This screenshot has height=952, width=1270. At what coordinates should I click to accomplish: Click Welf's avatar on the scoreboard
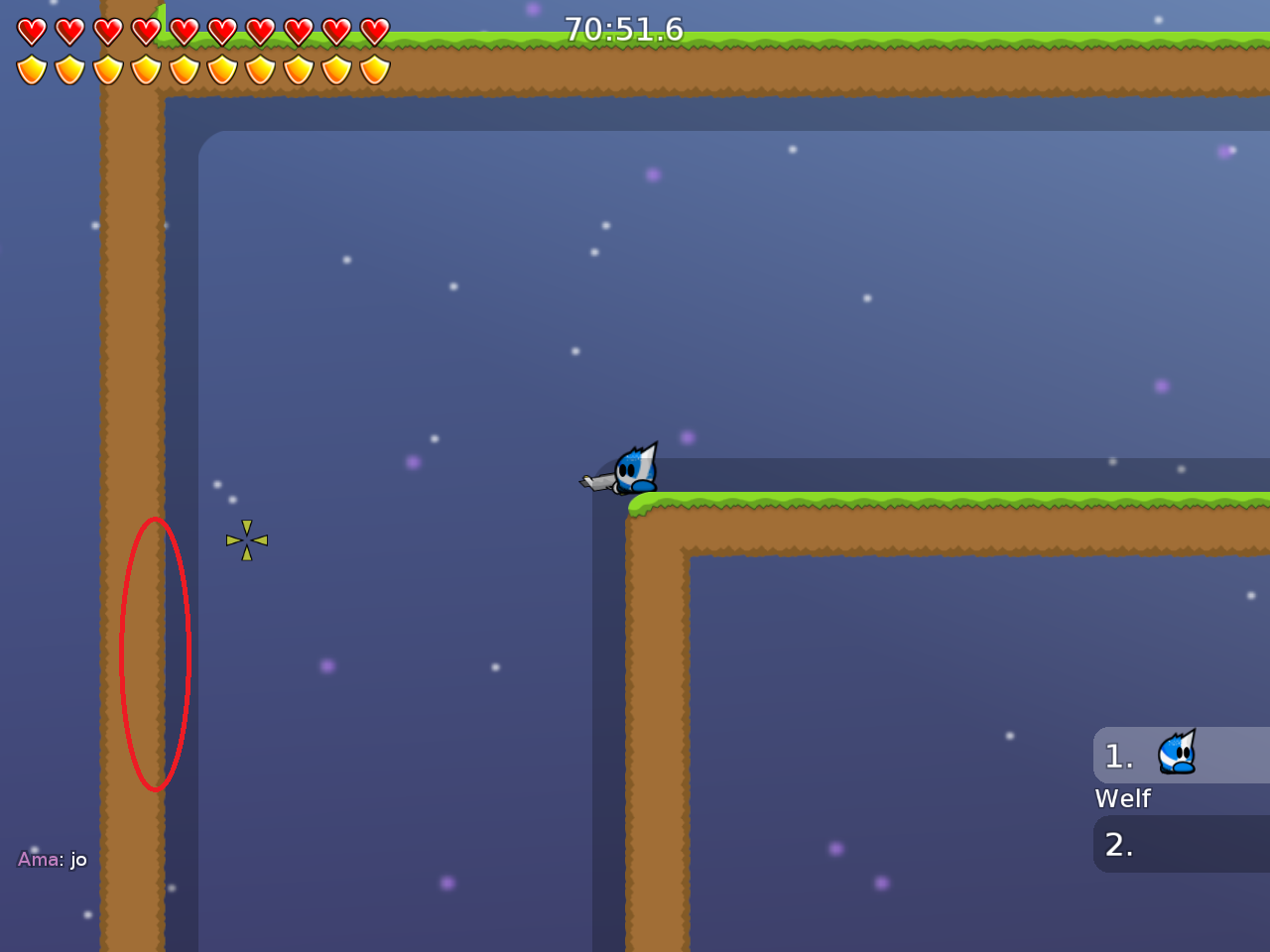click(x=1176, y=754)
